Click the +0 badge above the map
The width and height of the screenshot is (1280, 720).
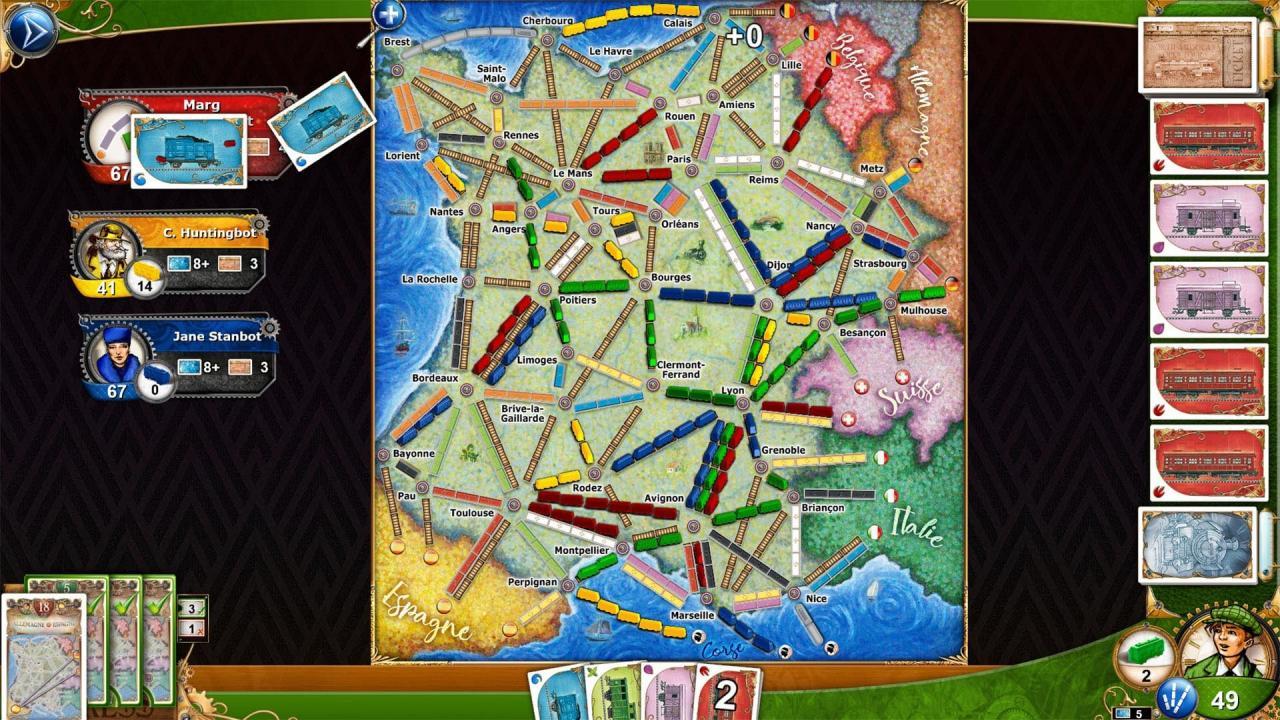coord(745,37)
